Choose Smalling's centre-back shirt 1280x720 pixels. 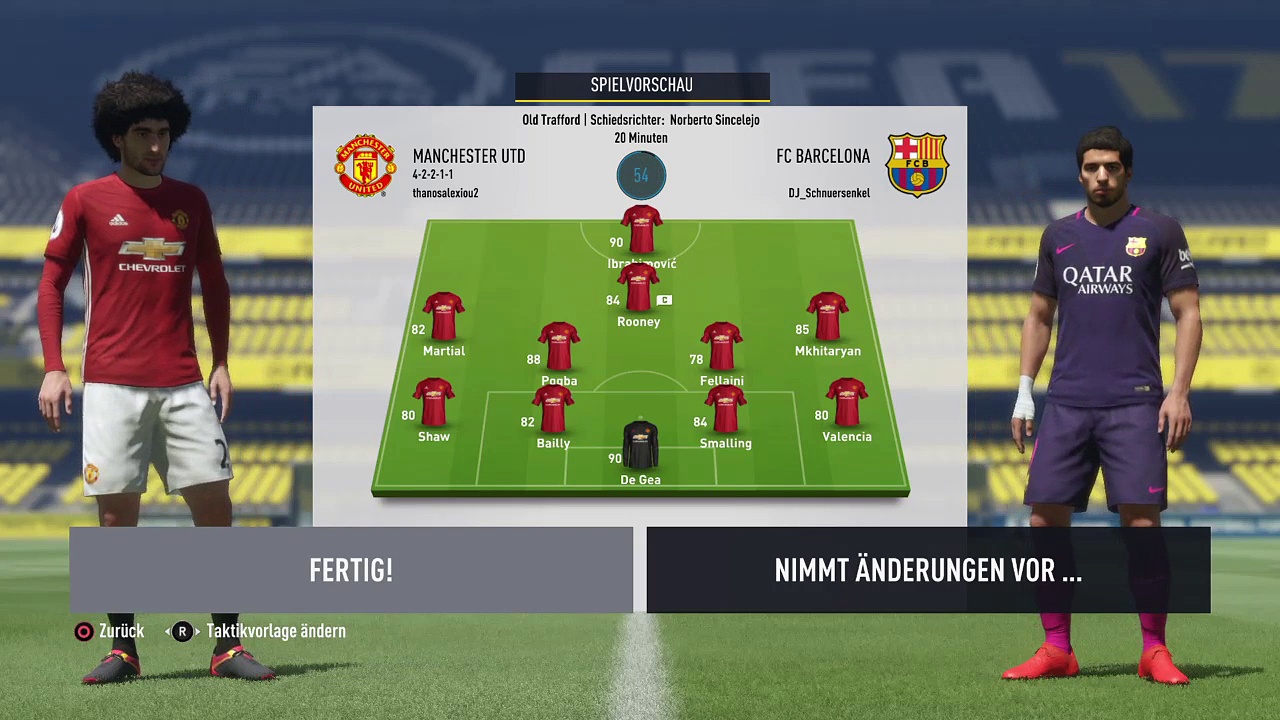click(725, 410)
